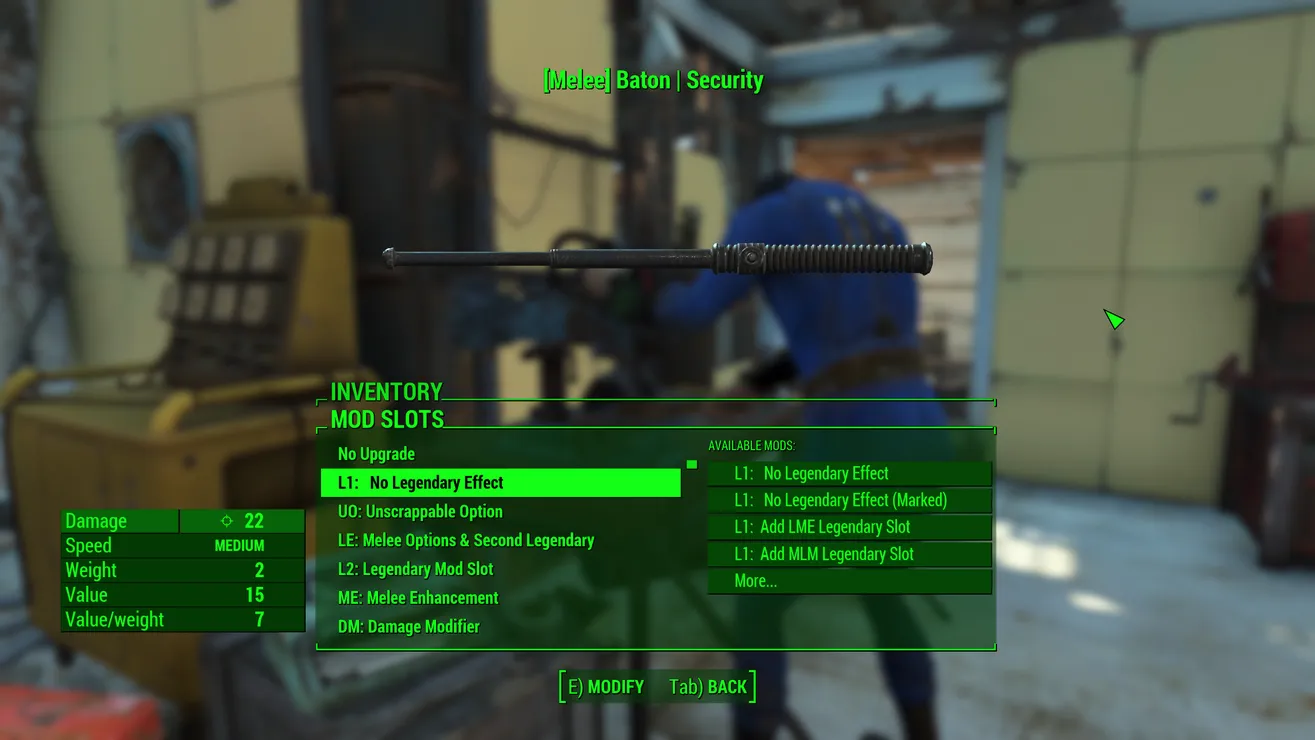This screenshot has height=740, width=1315.
Task: Select the No Upgrade mod slot
Action: (377, 454)
